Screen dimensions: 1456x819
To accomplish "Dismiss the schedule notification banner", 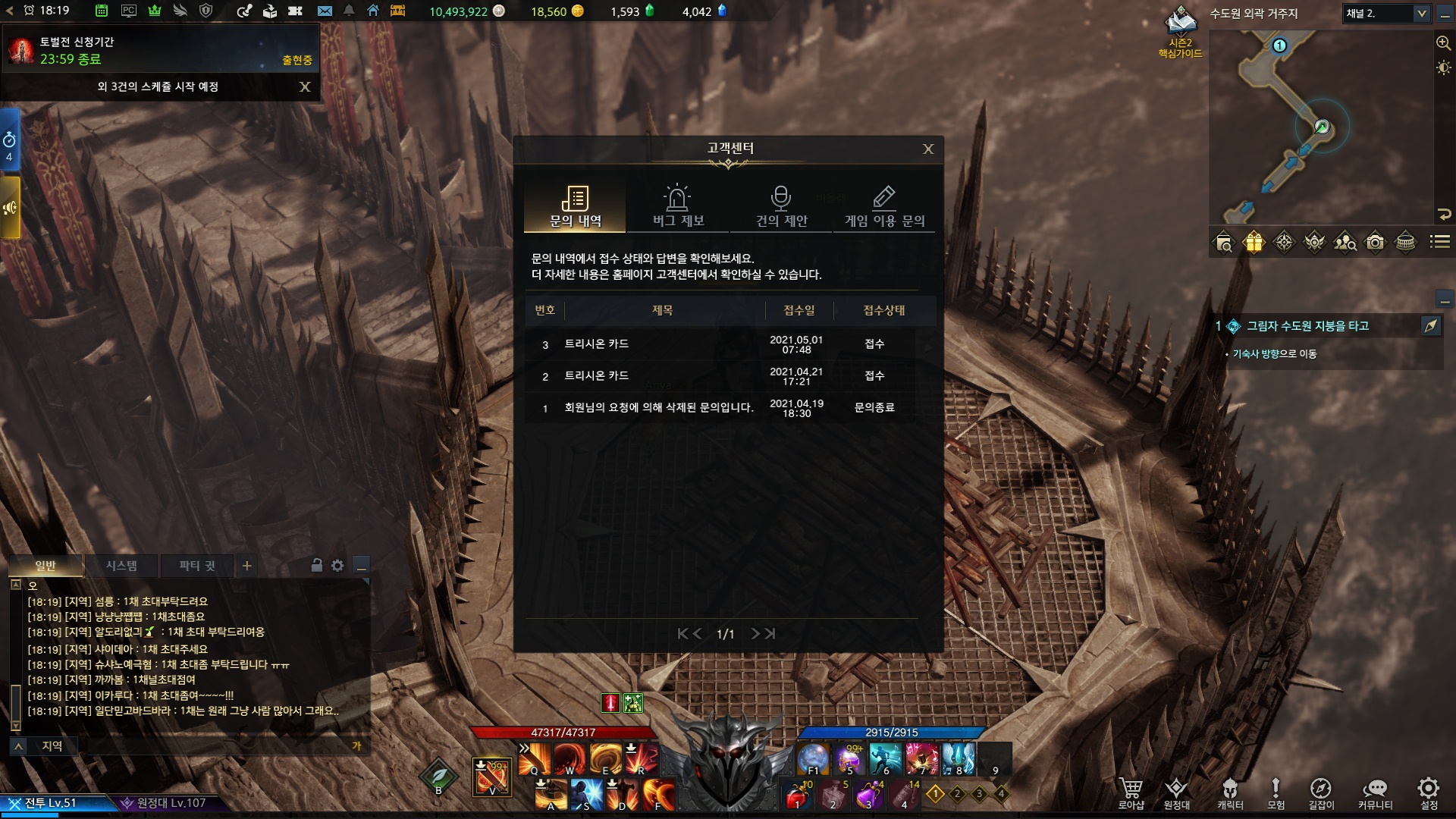I will [x=305, y=87].
